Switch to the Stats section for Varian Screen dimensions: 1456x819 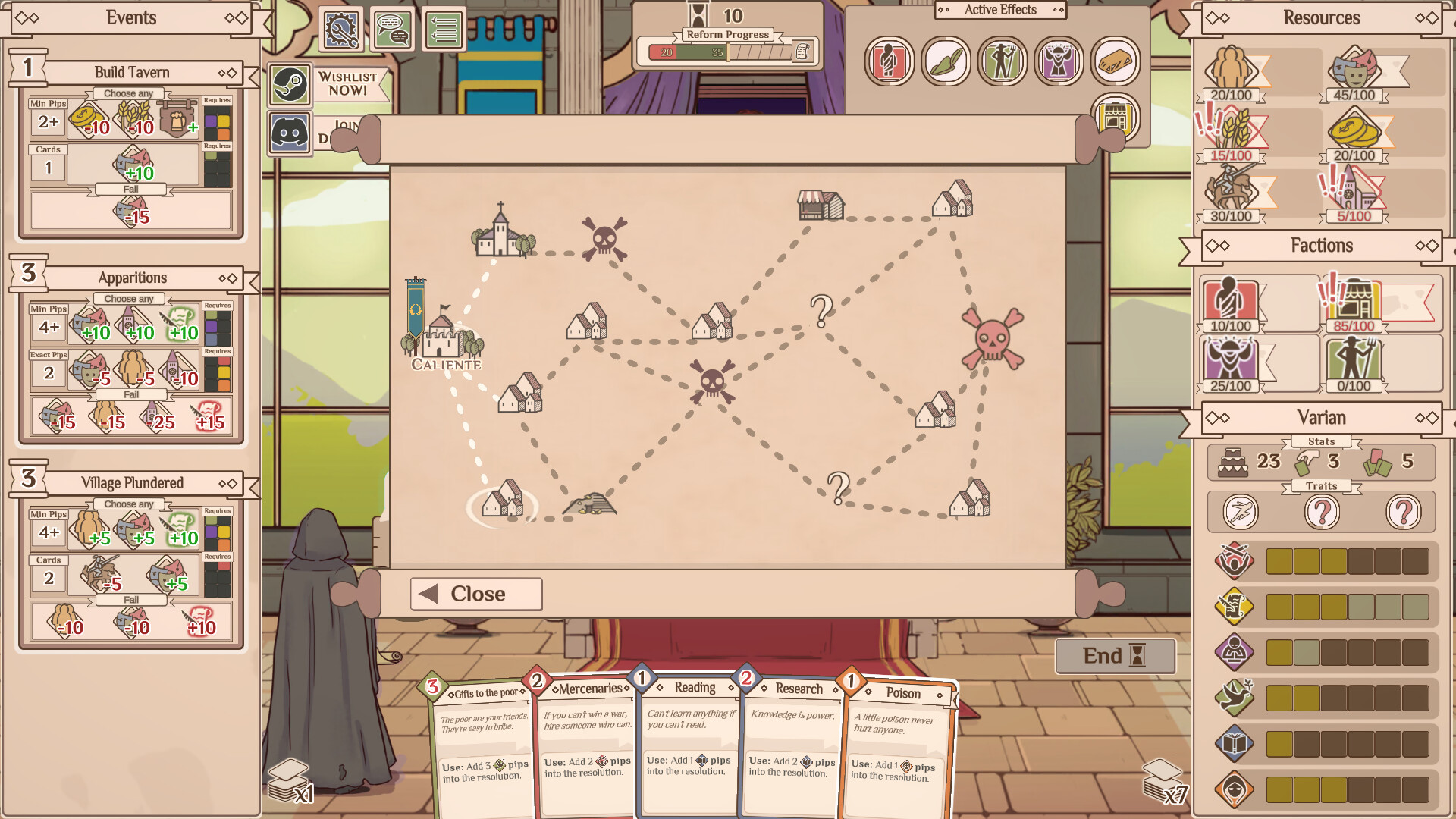[x=1322, y=441]
